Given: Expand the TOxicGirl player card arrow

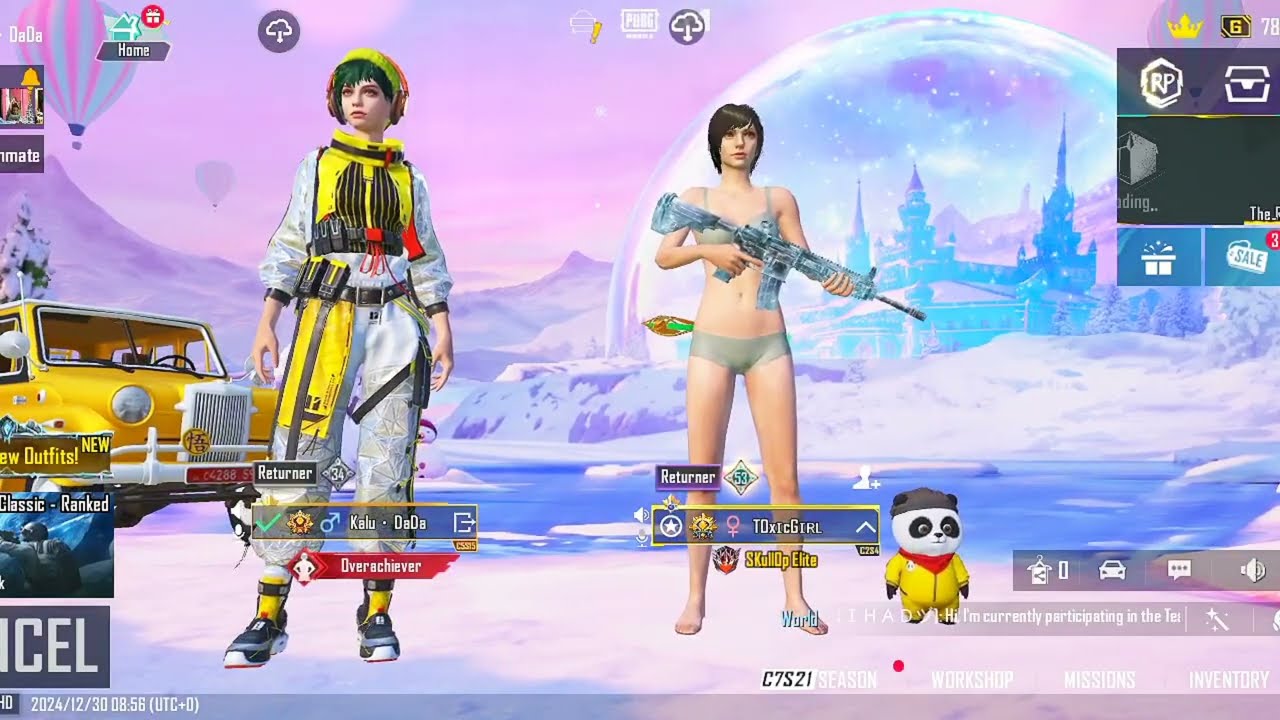Looking at the screenshot, I should tap(865, 526).
